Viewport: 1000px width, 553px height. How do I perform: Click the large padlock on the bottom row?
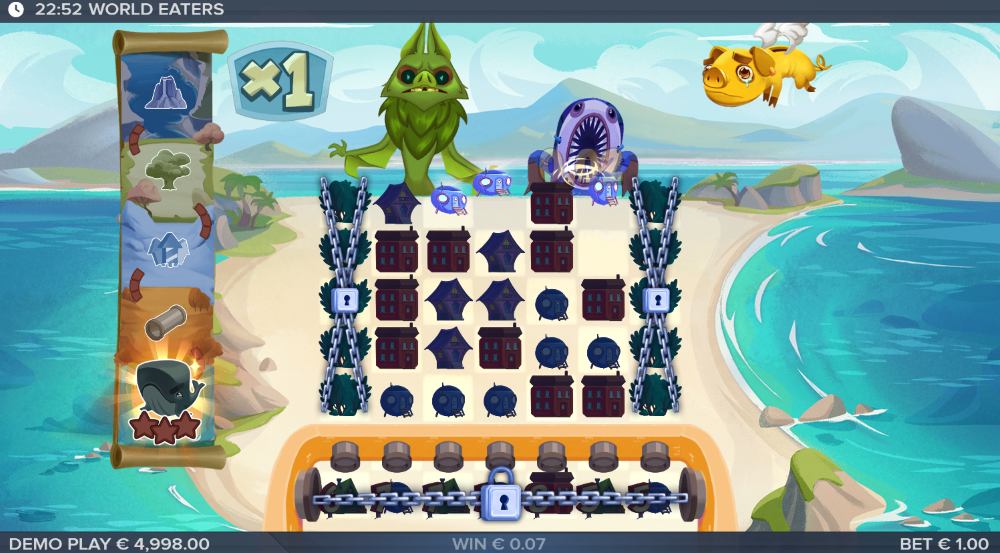coord(499,497)
